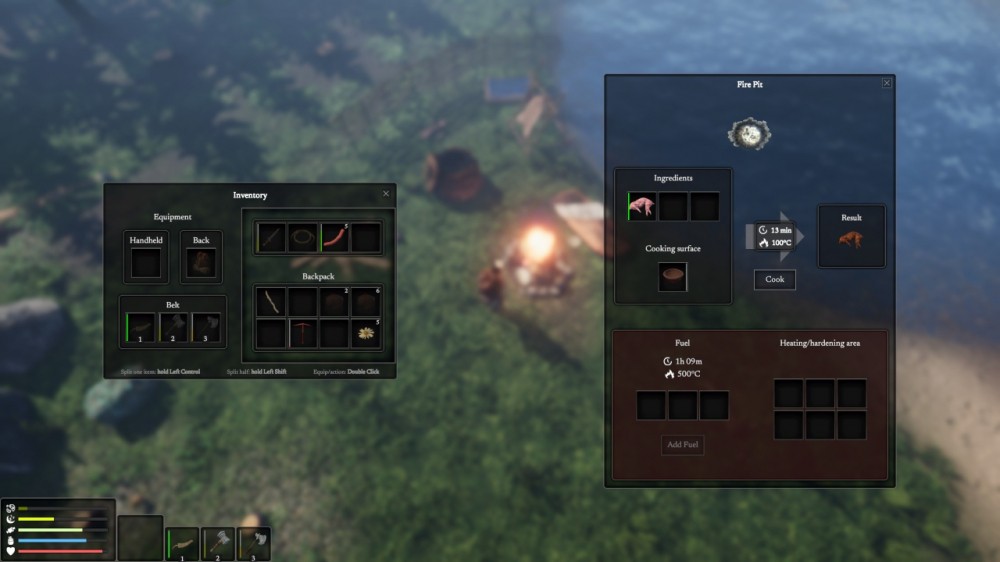Viewport: 1000px width, 562px height.
Task: Select hotbar slot 2 hammer
Action: pyautogui.click(x=217, y=544)
